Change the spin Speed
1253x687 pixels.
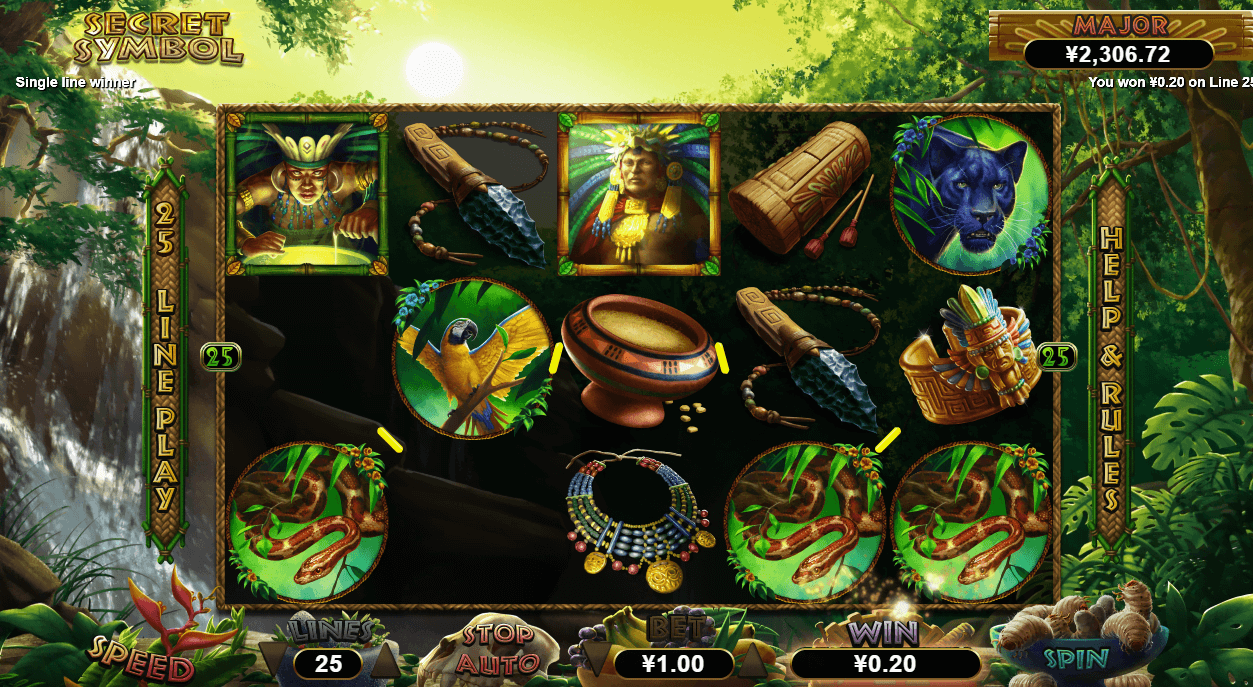(x=140, y=658)
